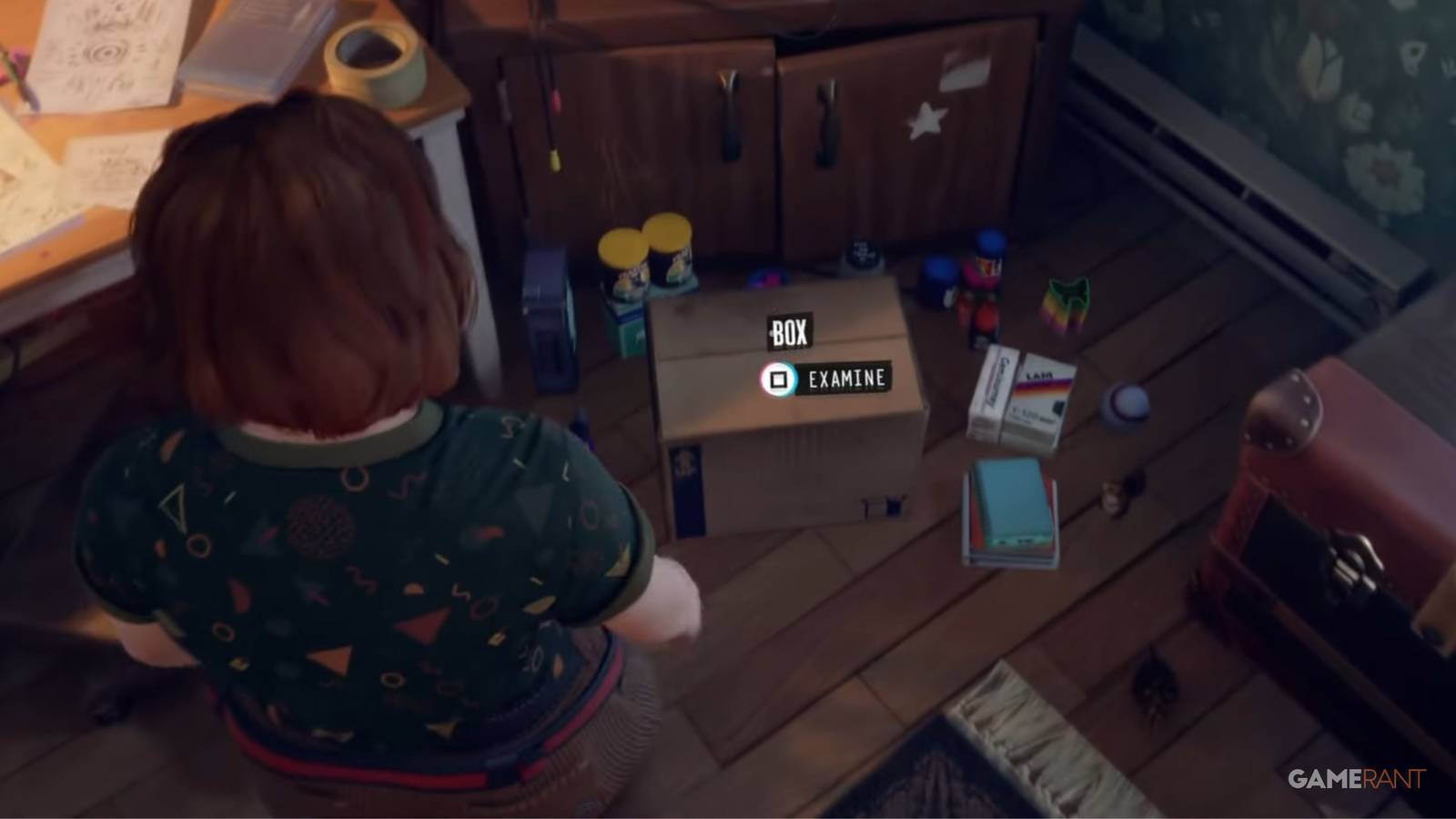Screen dimensions: 1456x819
Task: Click the BOX label above the box
Action: click(x=788, y=334)
